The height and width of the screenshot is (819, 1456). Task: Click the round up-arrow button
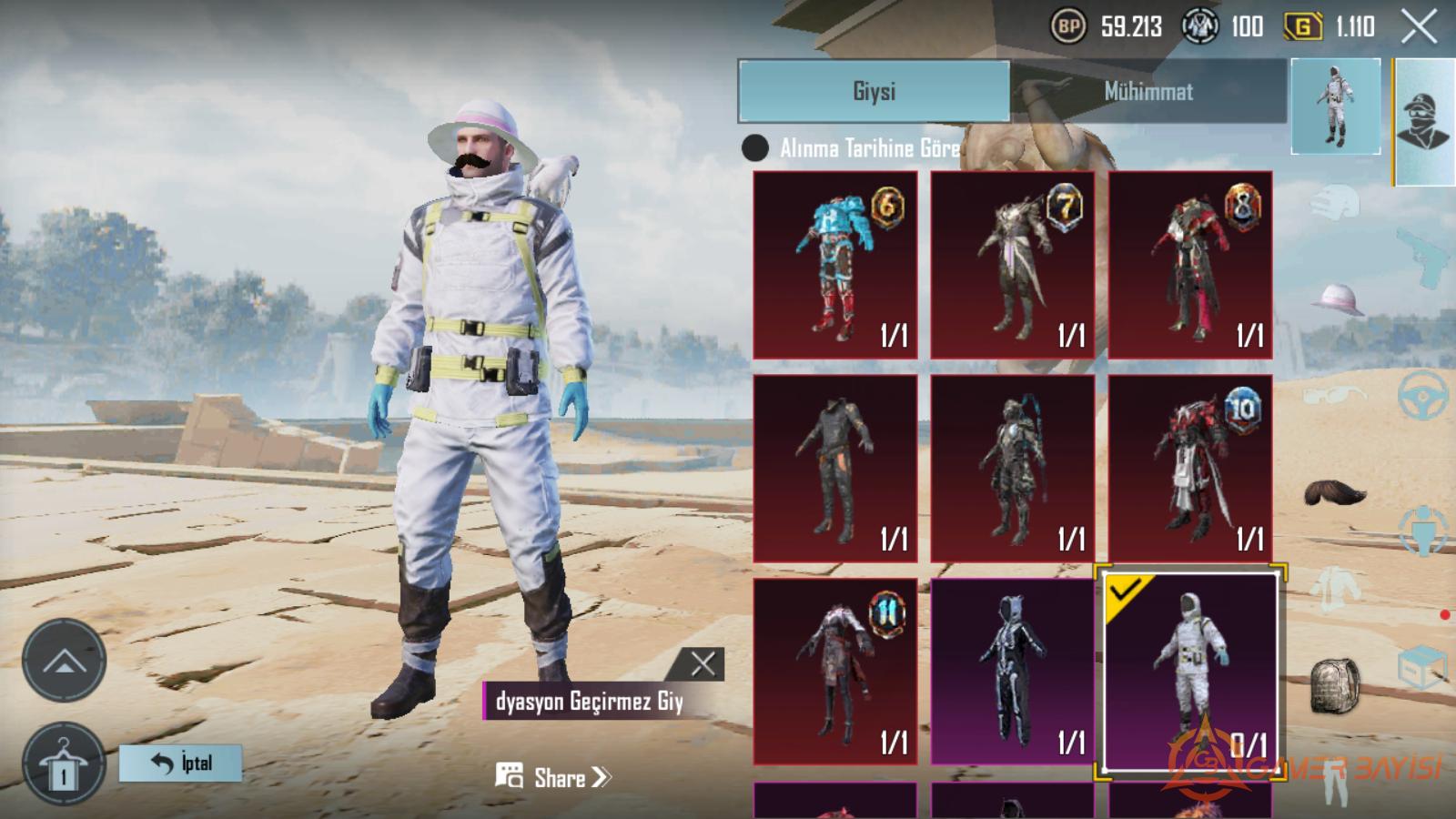tap(64, 661)
